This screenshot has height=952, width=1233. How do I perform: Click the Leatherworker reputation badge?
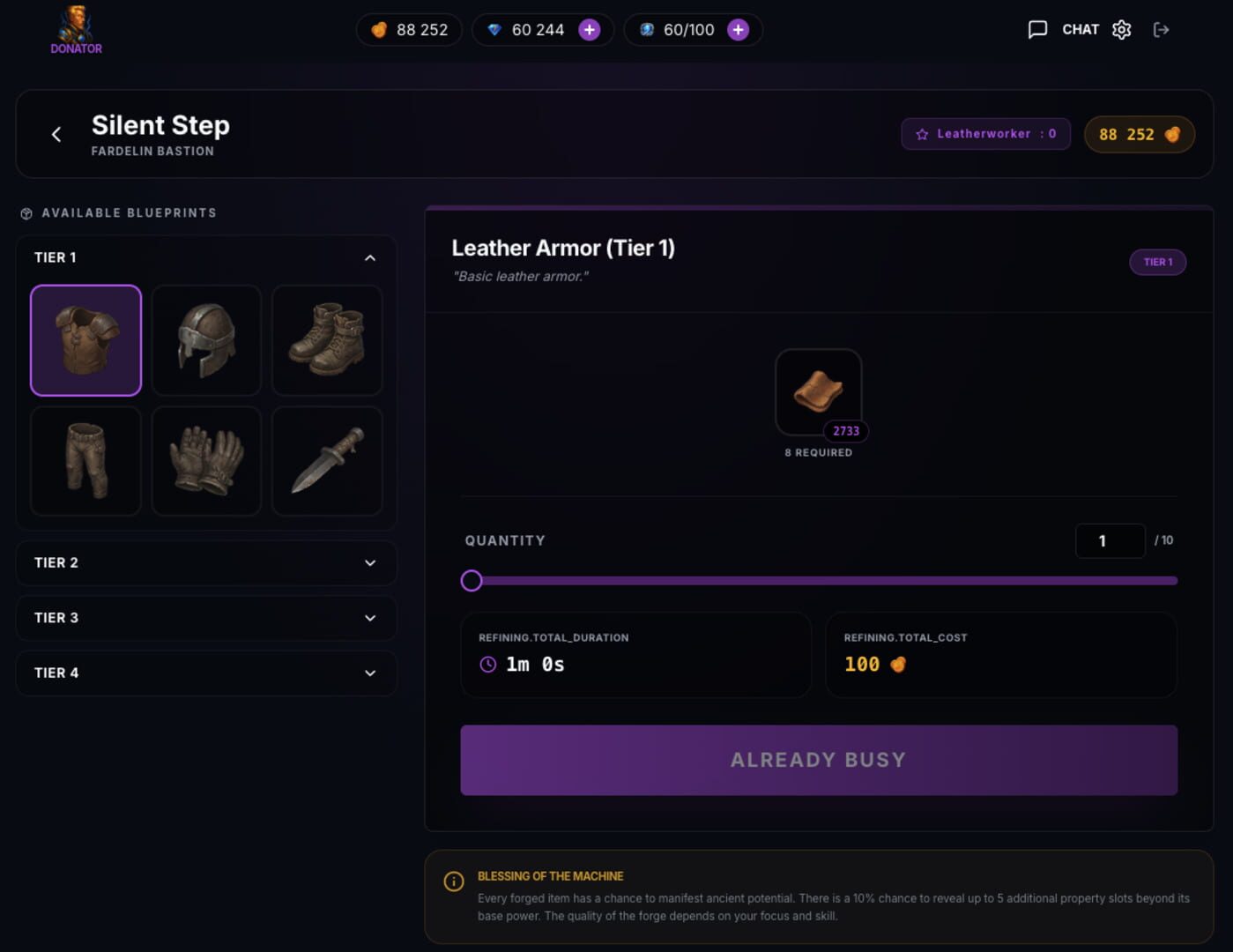click(x=985, y=134)
